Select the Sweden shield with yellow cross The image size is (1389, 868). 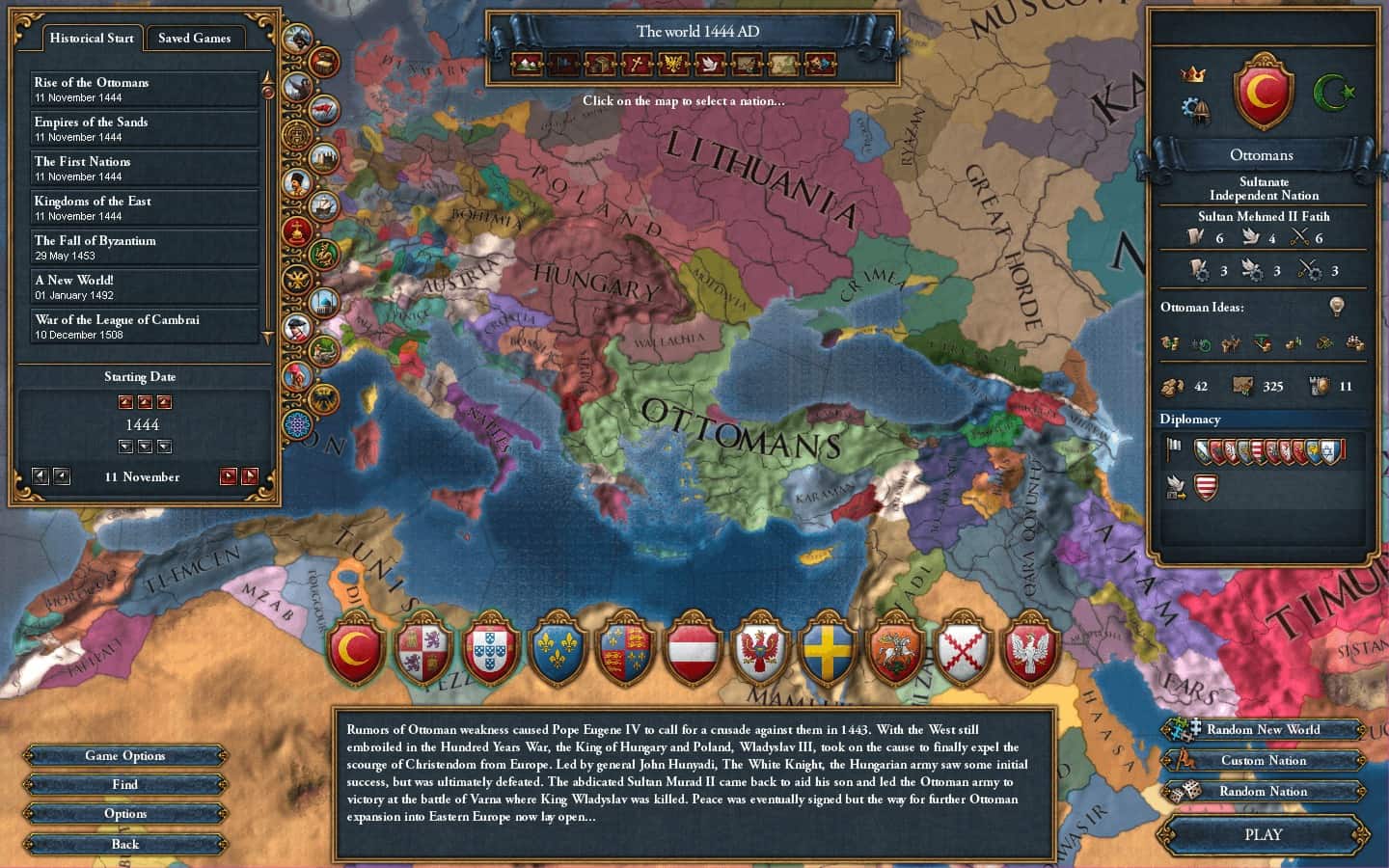coord(827,649)
